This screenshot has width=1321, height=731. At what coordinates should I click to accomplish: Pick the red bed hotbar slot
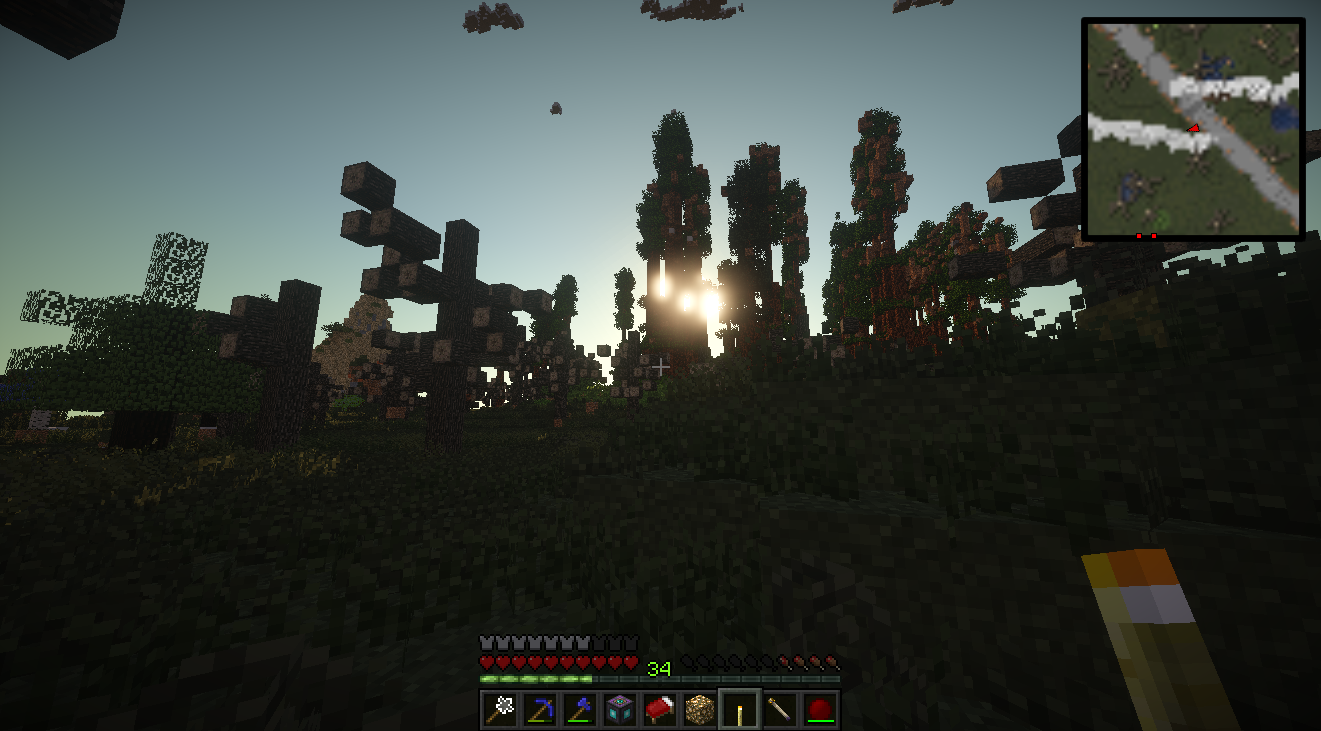(660, 710)
